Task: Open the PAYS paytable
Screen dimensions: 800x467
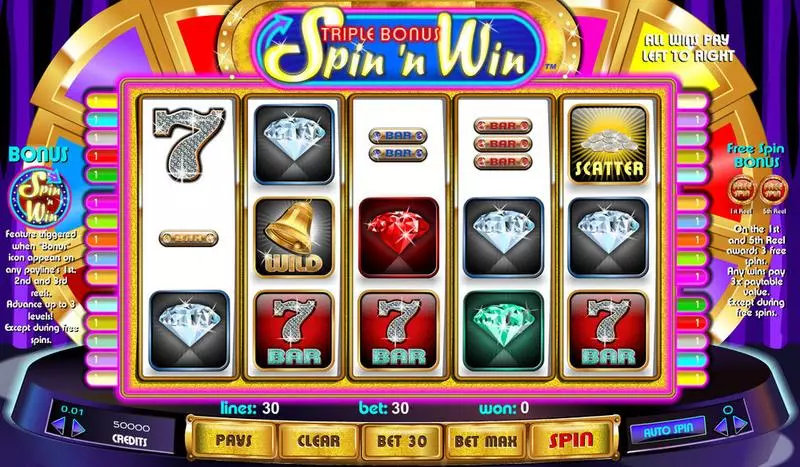Action: (231, 439)
